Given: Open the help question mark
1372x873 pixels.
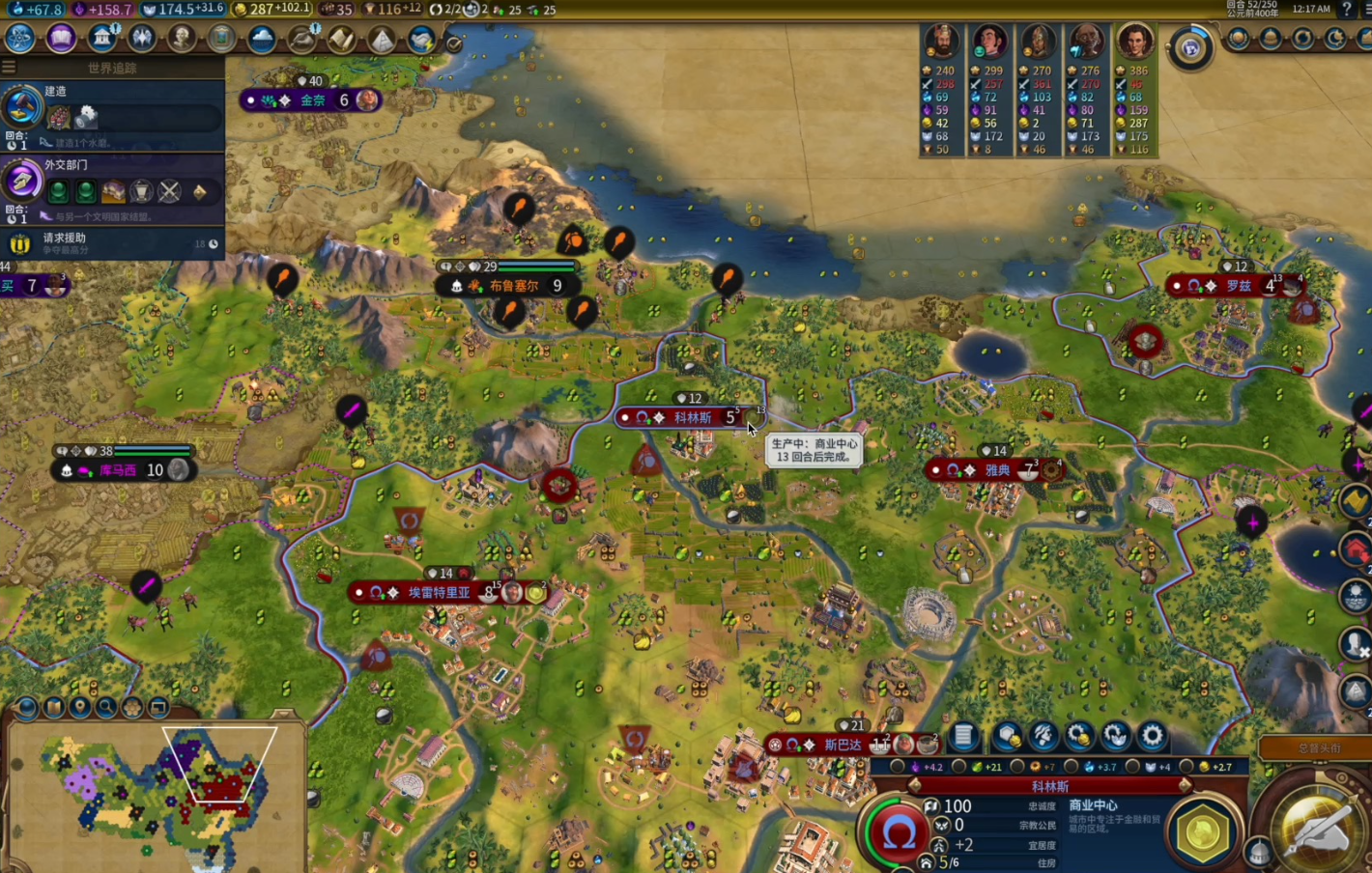Looking at the screenshot, I should point(1347,9).
